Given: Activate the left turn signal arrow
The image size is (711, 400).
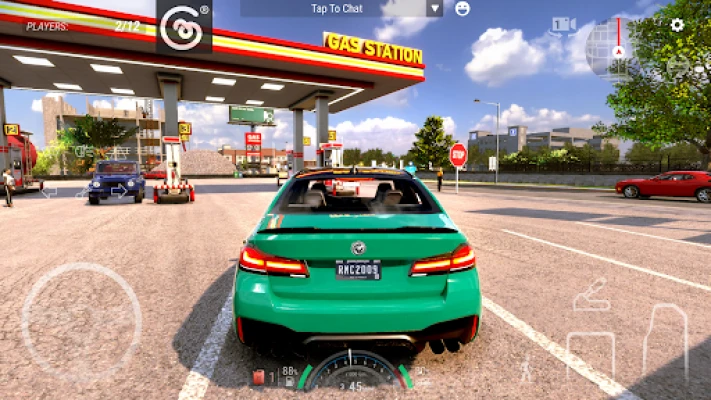Looking at the screenshot, I should tap(47, 191).
